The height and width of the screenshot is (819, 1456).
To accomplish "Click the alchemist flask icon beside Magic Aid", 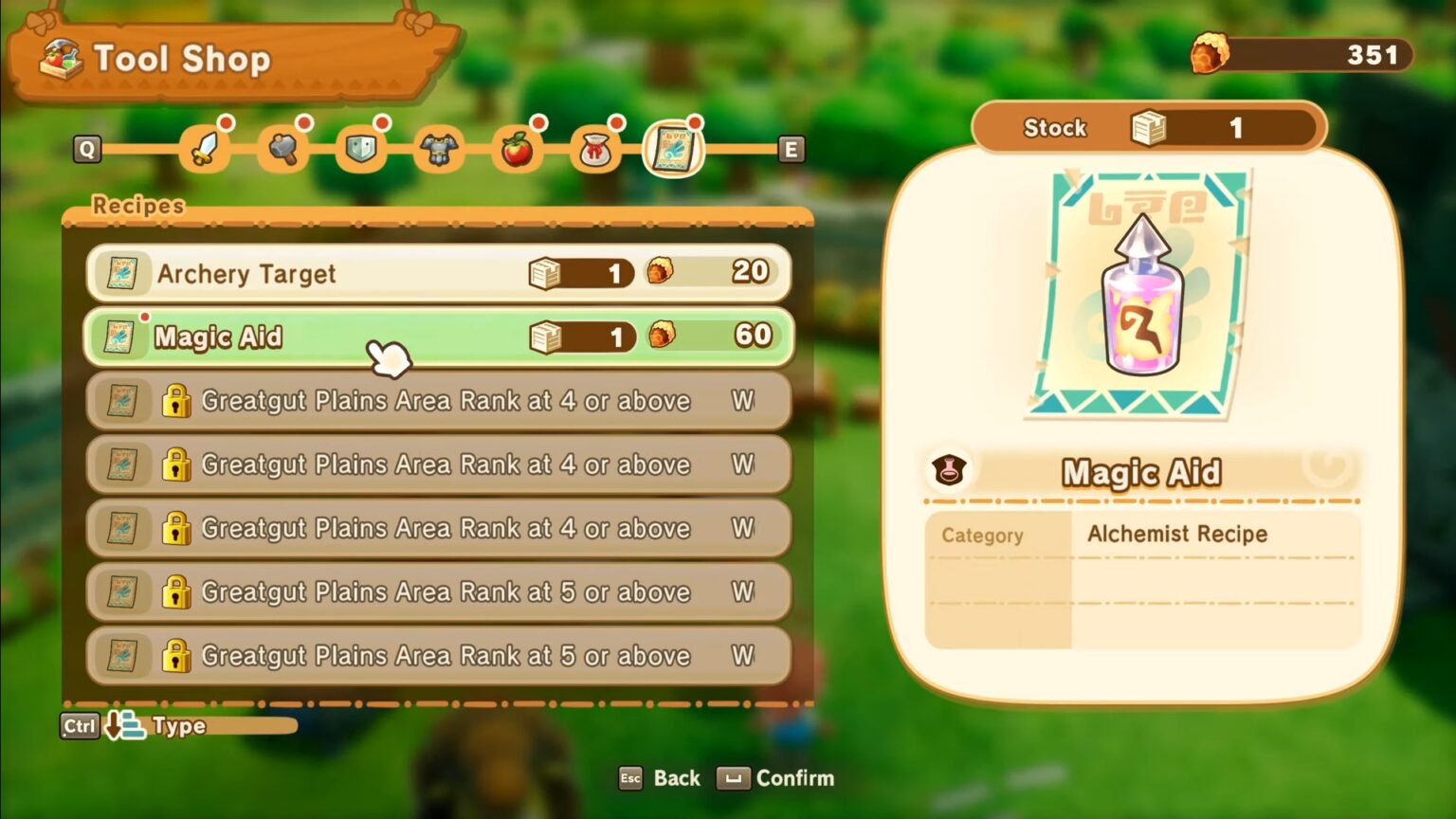I will point(950,468).
